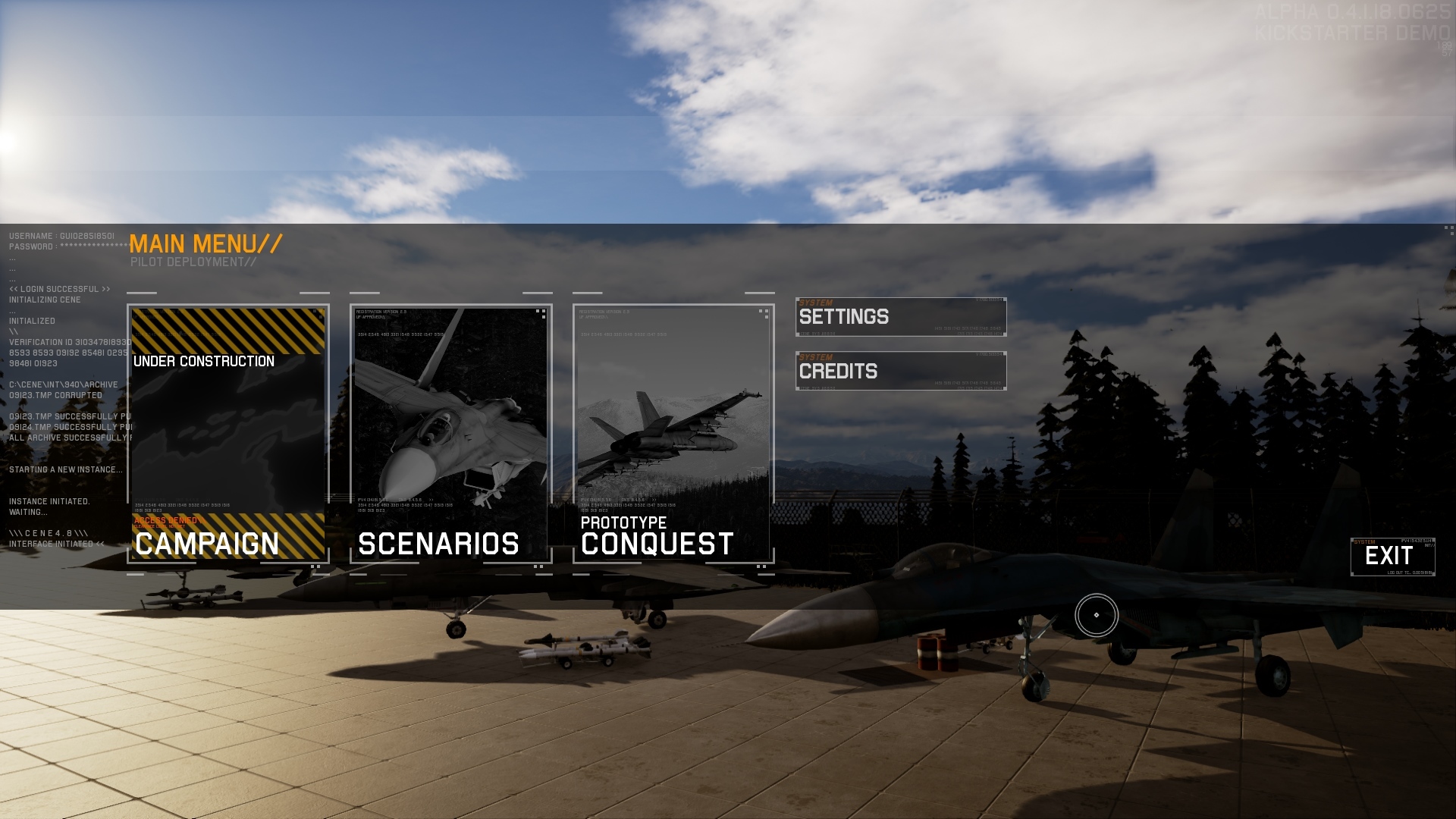The height and width of the screenshot is (819, 1456).
Task: Choose the Prototype Conquest card
Action: click(673, 434)
